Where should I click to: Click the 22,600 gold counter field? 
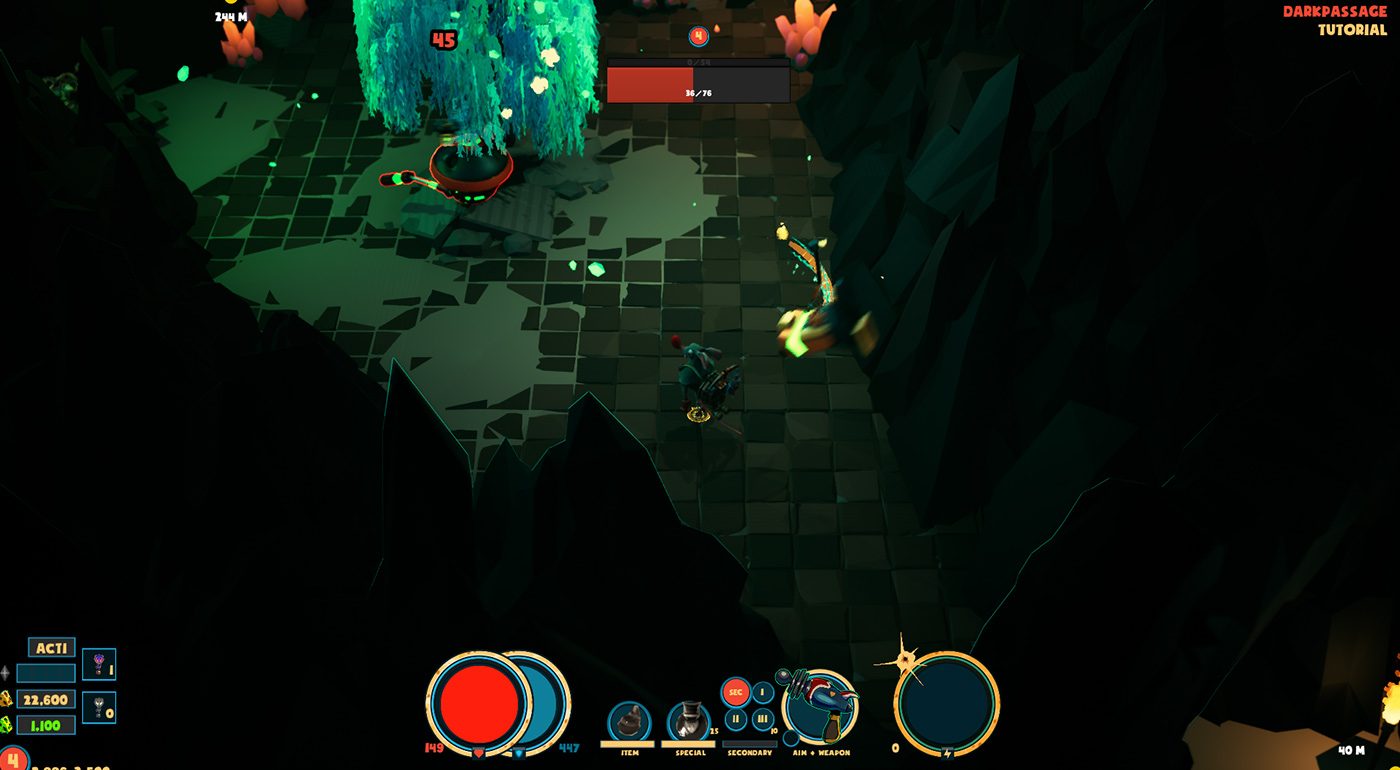45,699
